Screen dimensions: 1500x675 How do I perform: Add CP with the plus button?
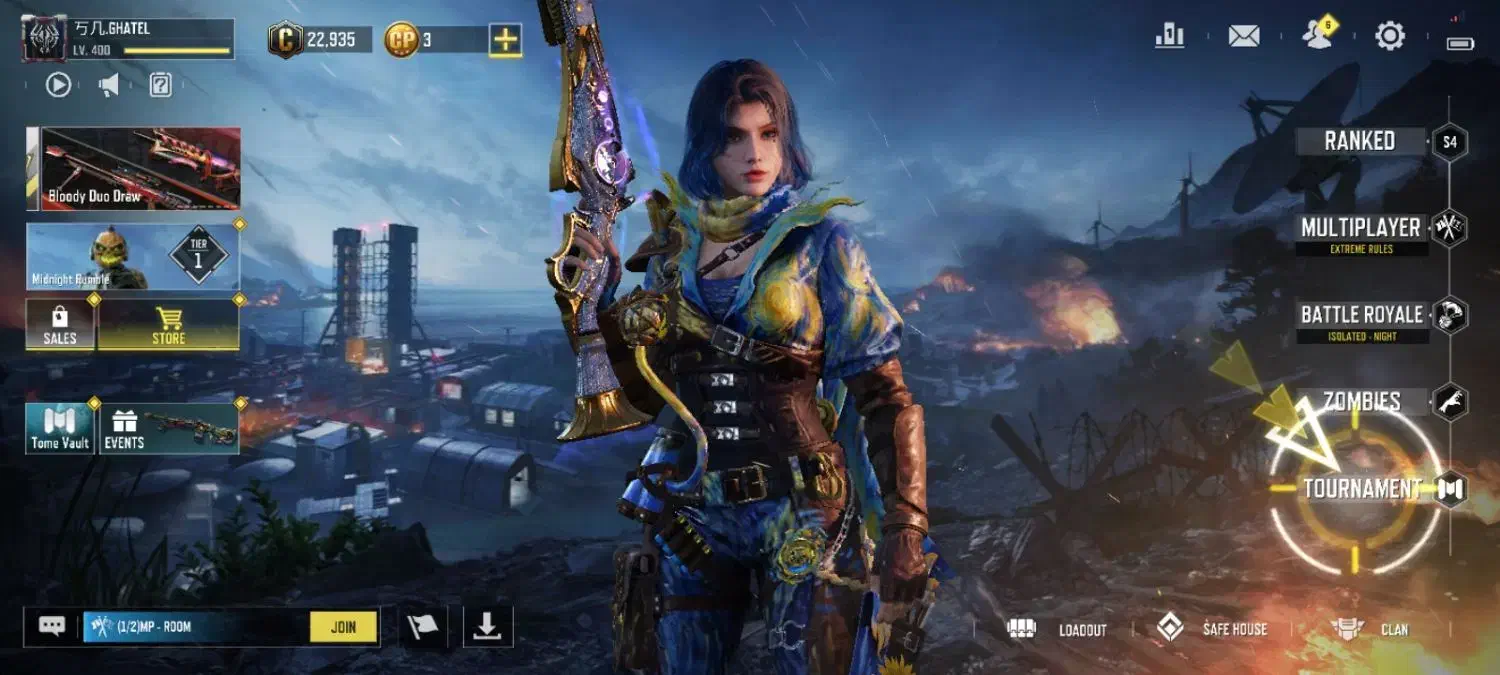(x=505, y=40)
